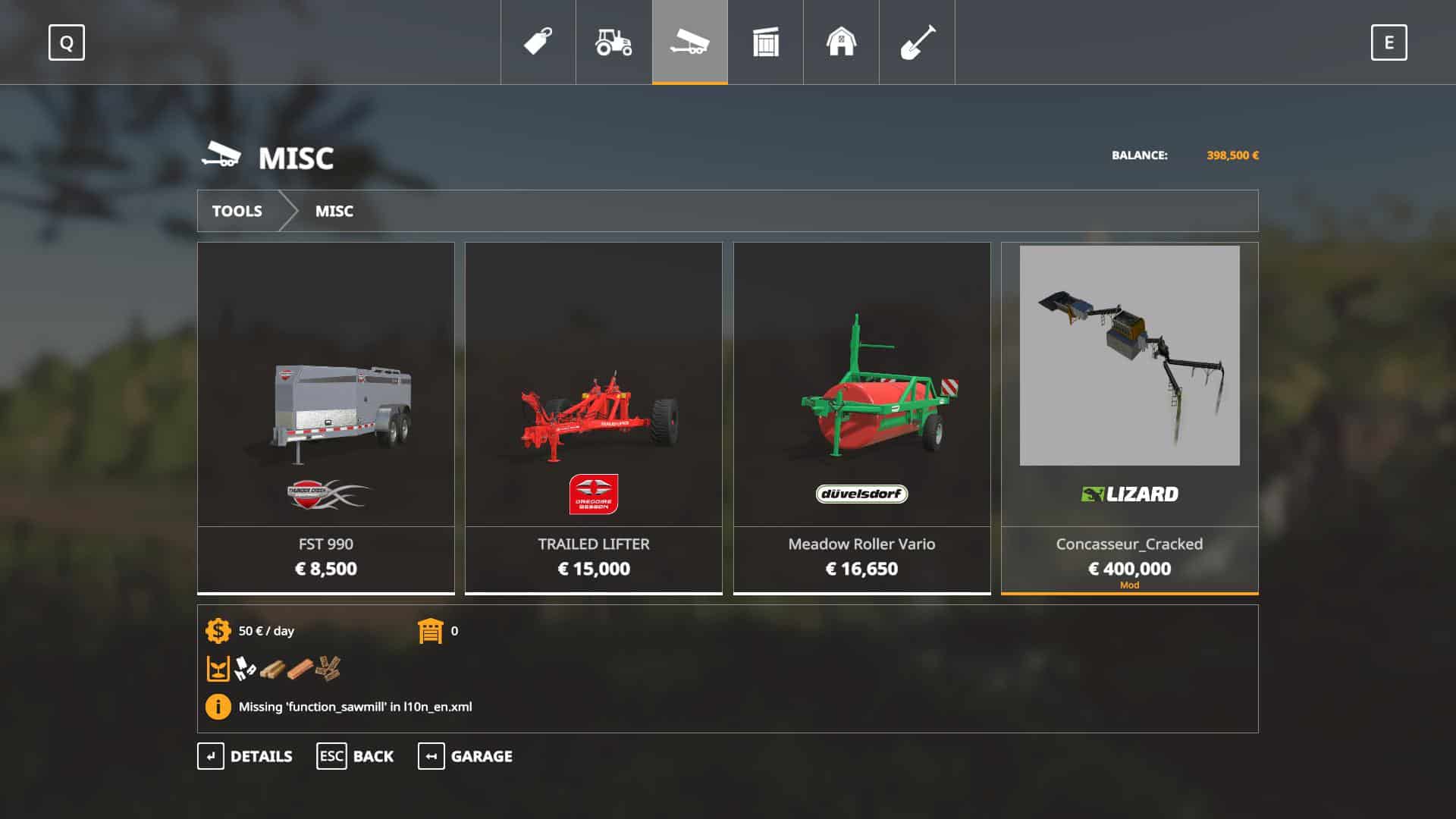
Task: Switch to the tractor vehicles tab
Action: pos(613,42)
